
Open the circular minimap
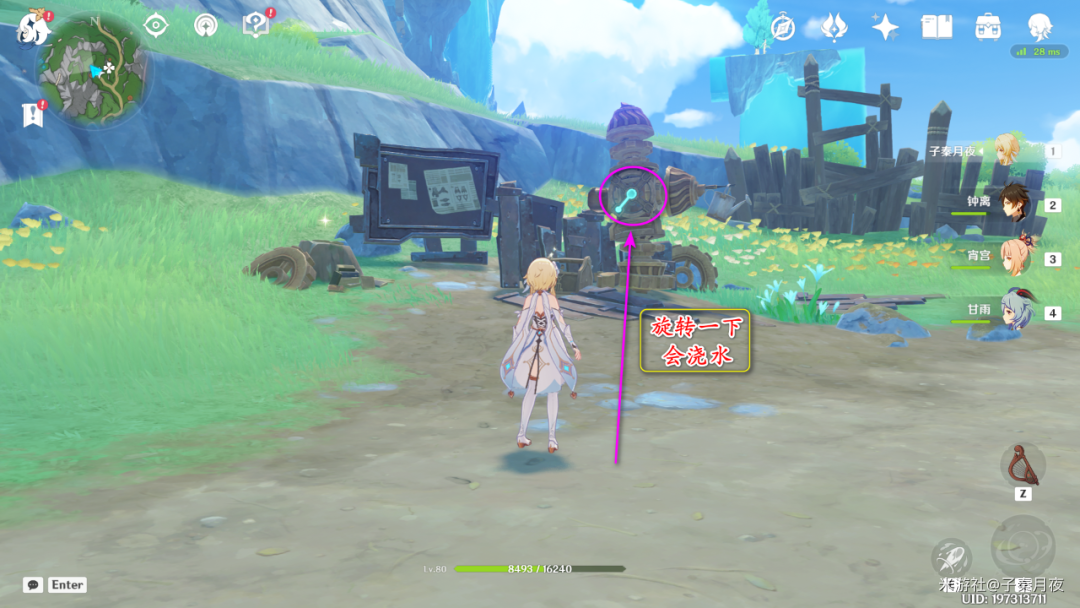(x=94, y=70)
